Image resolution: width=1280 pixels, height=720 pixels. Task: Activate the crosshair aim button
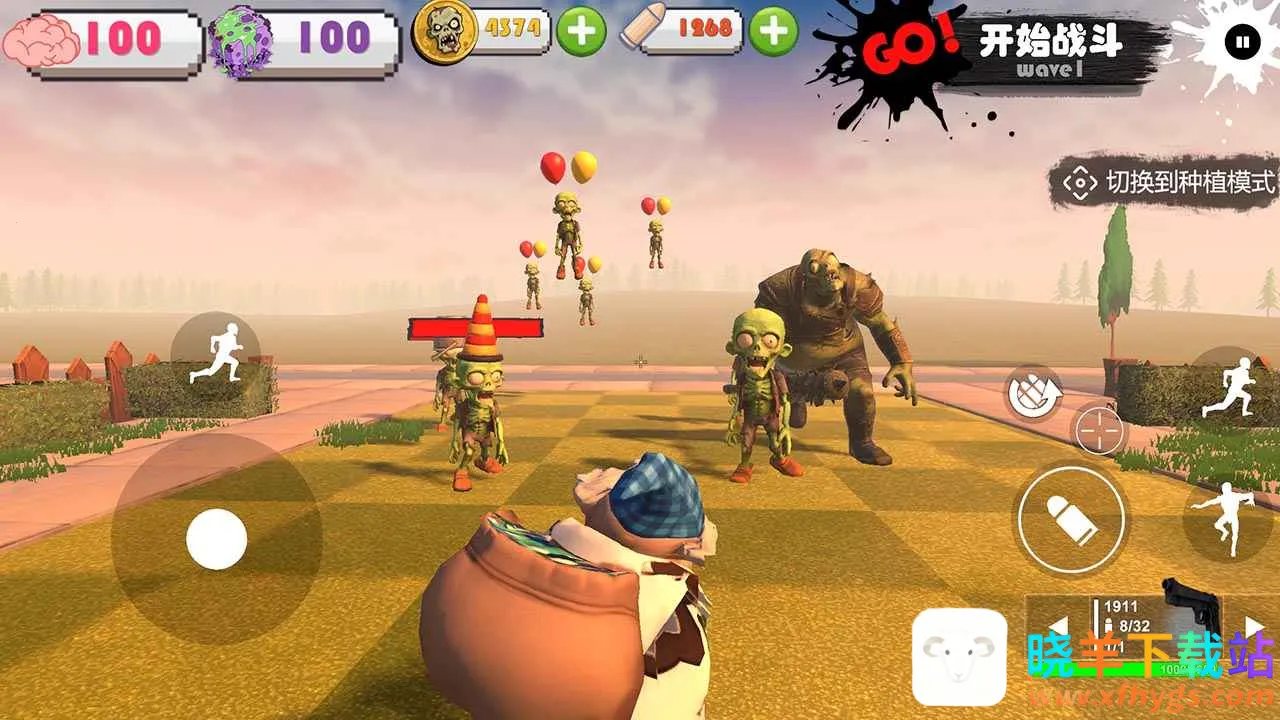[x=1099, y=432]
